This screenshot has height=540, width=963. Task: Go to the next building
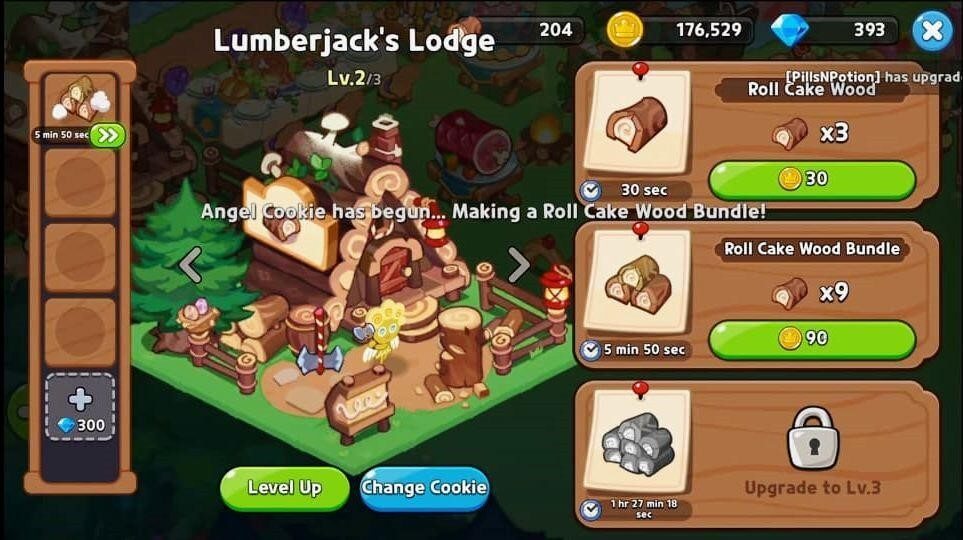[x=518, y=265]
